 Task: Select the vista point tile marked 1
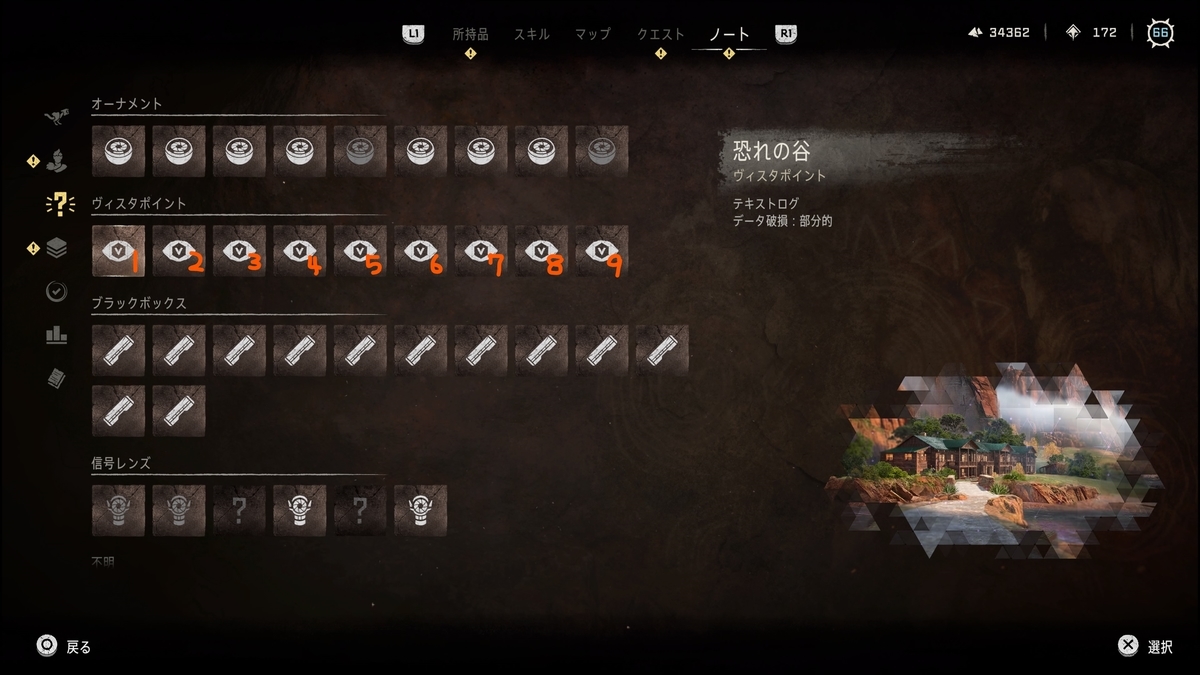pyautogui.click(x=118, y=251)
